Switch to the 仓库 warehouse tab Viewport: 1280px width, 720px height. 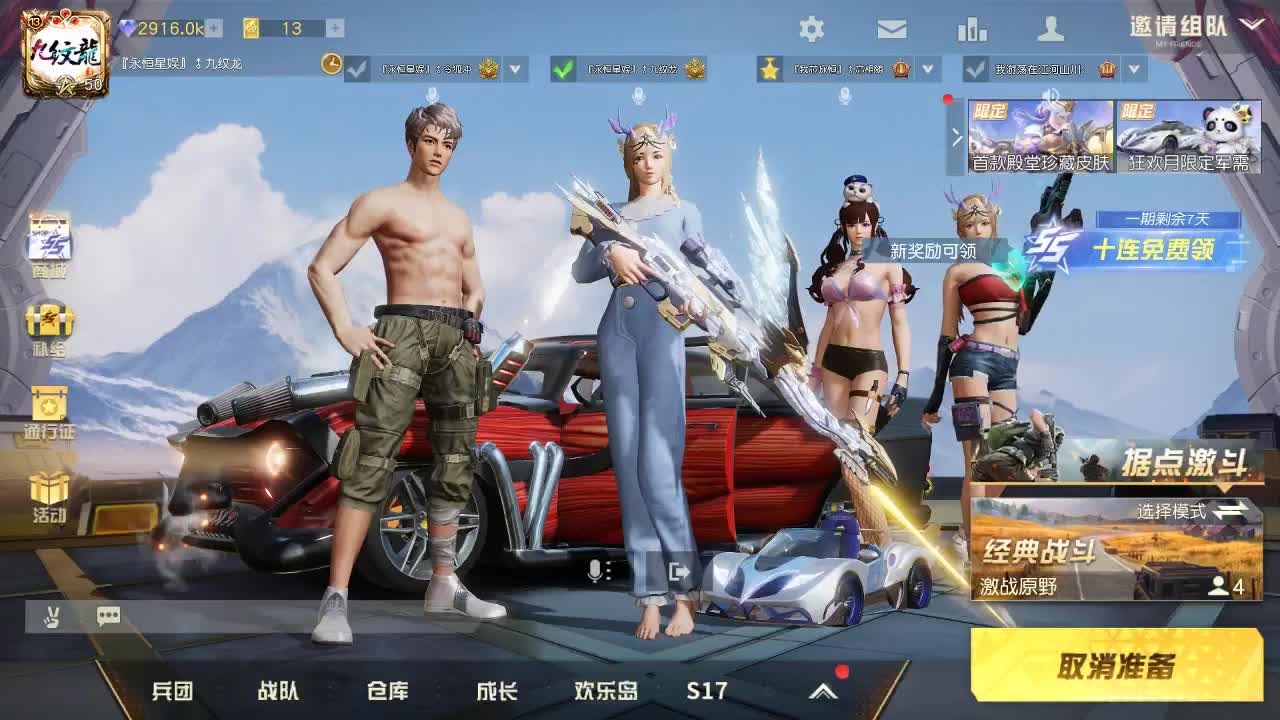tap(389, 689)
